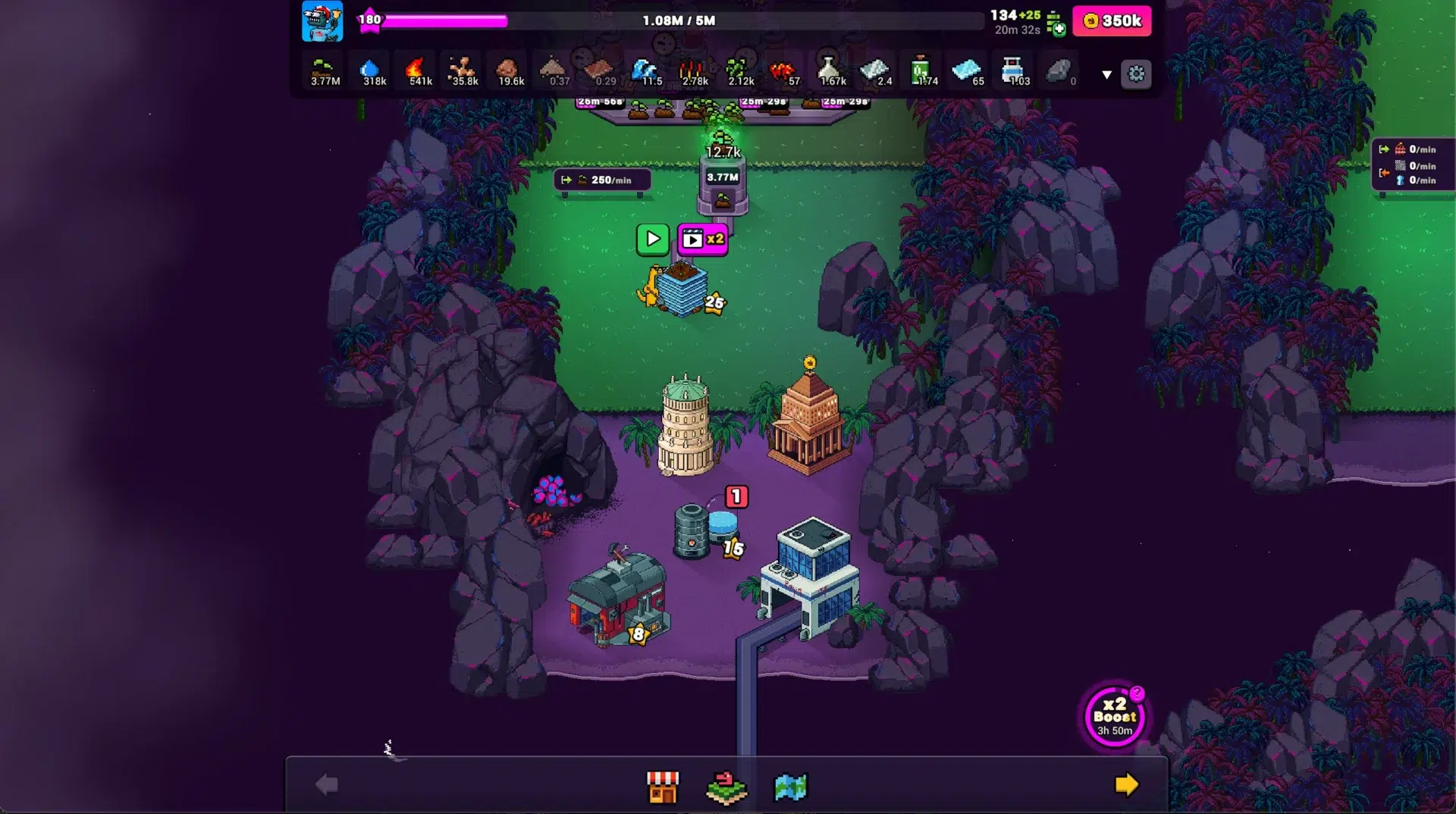The image size is (1456, 814).
Task: Open the island build icon
Action: tap(726, 787)
